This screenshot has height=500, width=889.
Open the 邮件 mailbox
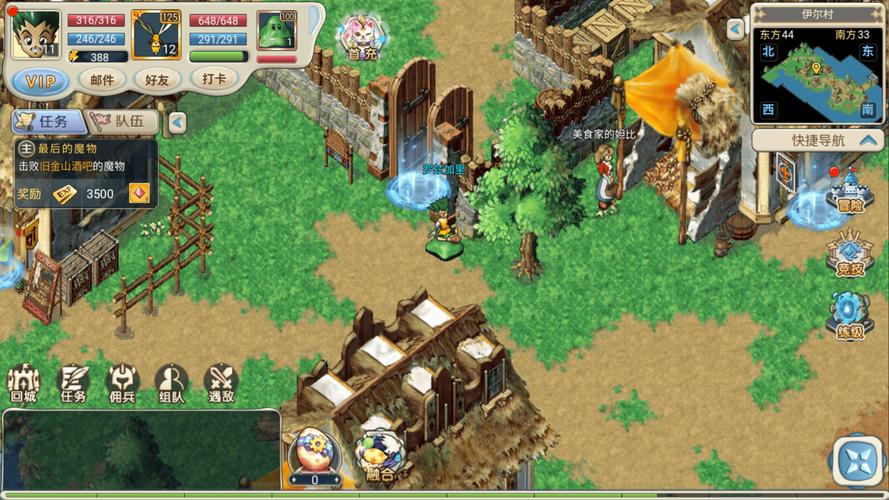pyautogui.click(x=101, y=80)
